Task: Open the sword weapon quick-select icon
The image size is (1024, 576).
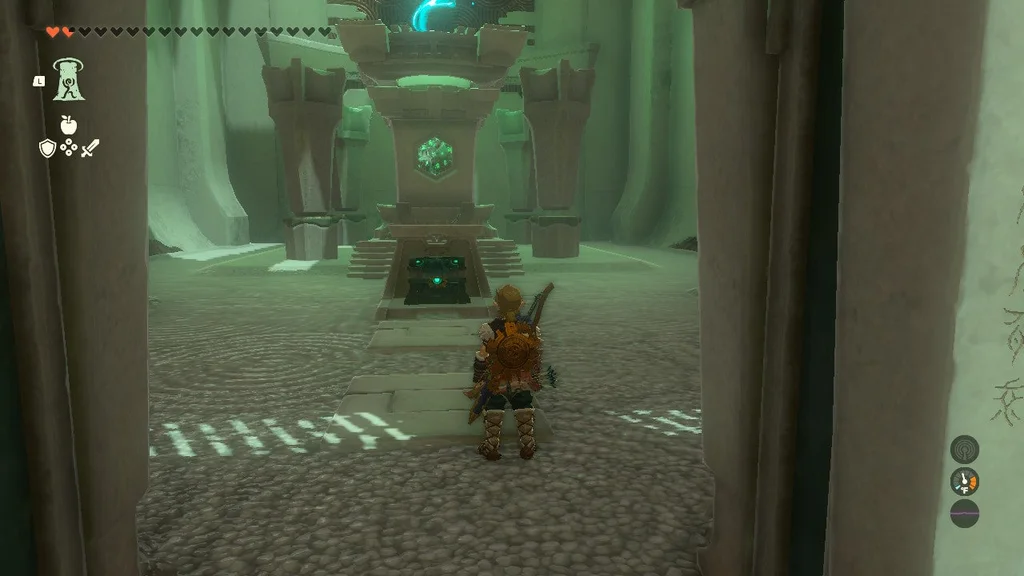Action: pos(91,149)
